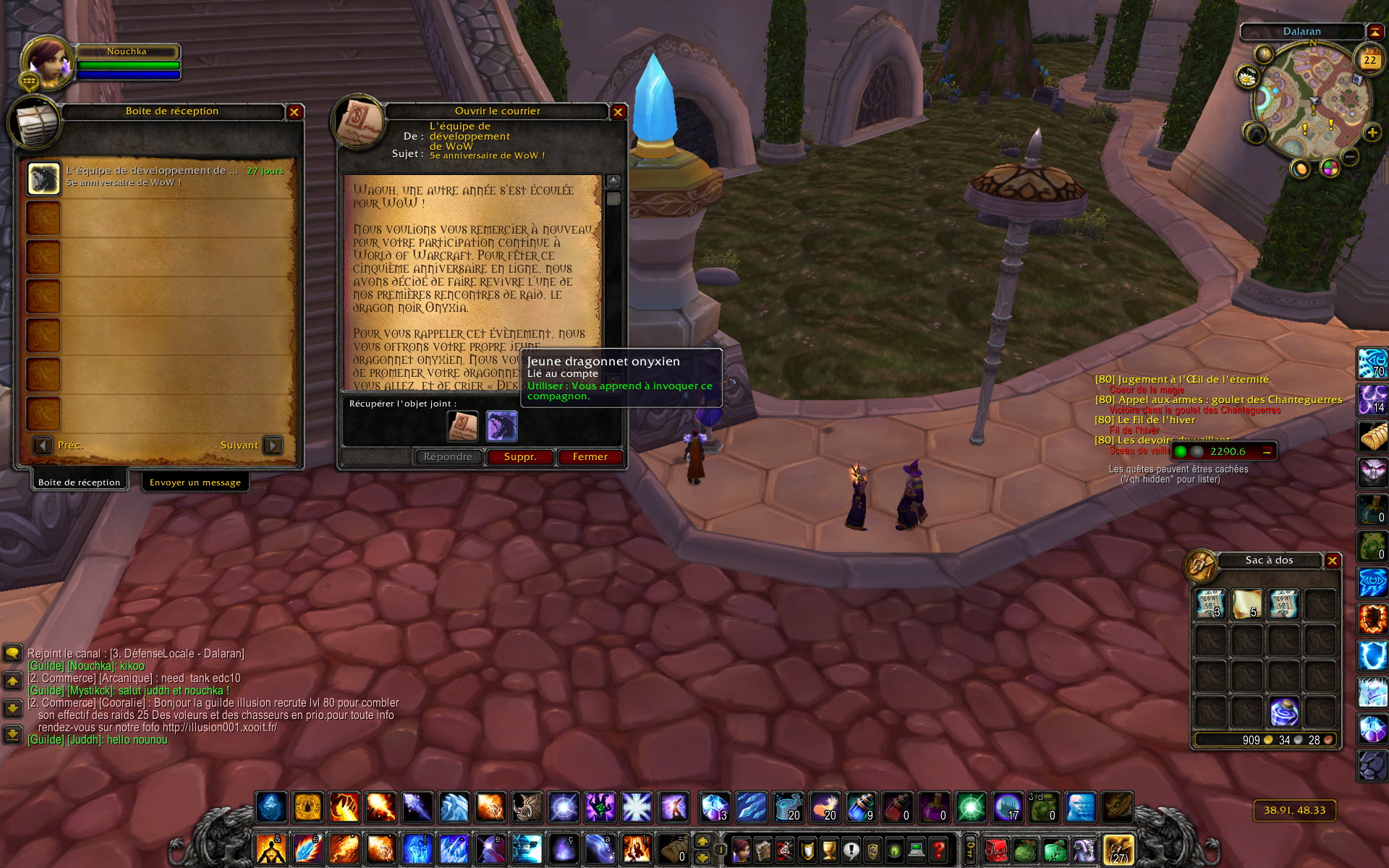The height and width of the screenshot is (868, 1389).
Task: Take the letter attachment icon
Action: click(462, 426)
